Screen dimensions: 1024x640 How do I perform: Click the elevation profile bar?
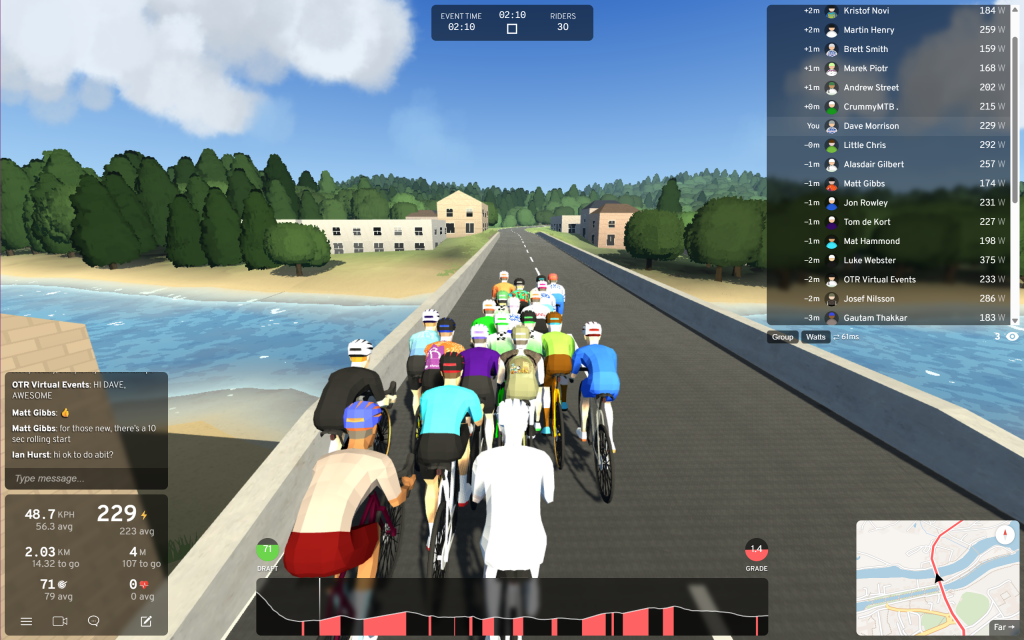tap(511, 607)
